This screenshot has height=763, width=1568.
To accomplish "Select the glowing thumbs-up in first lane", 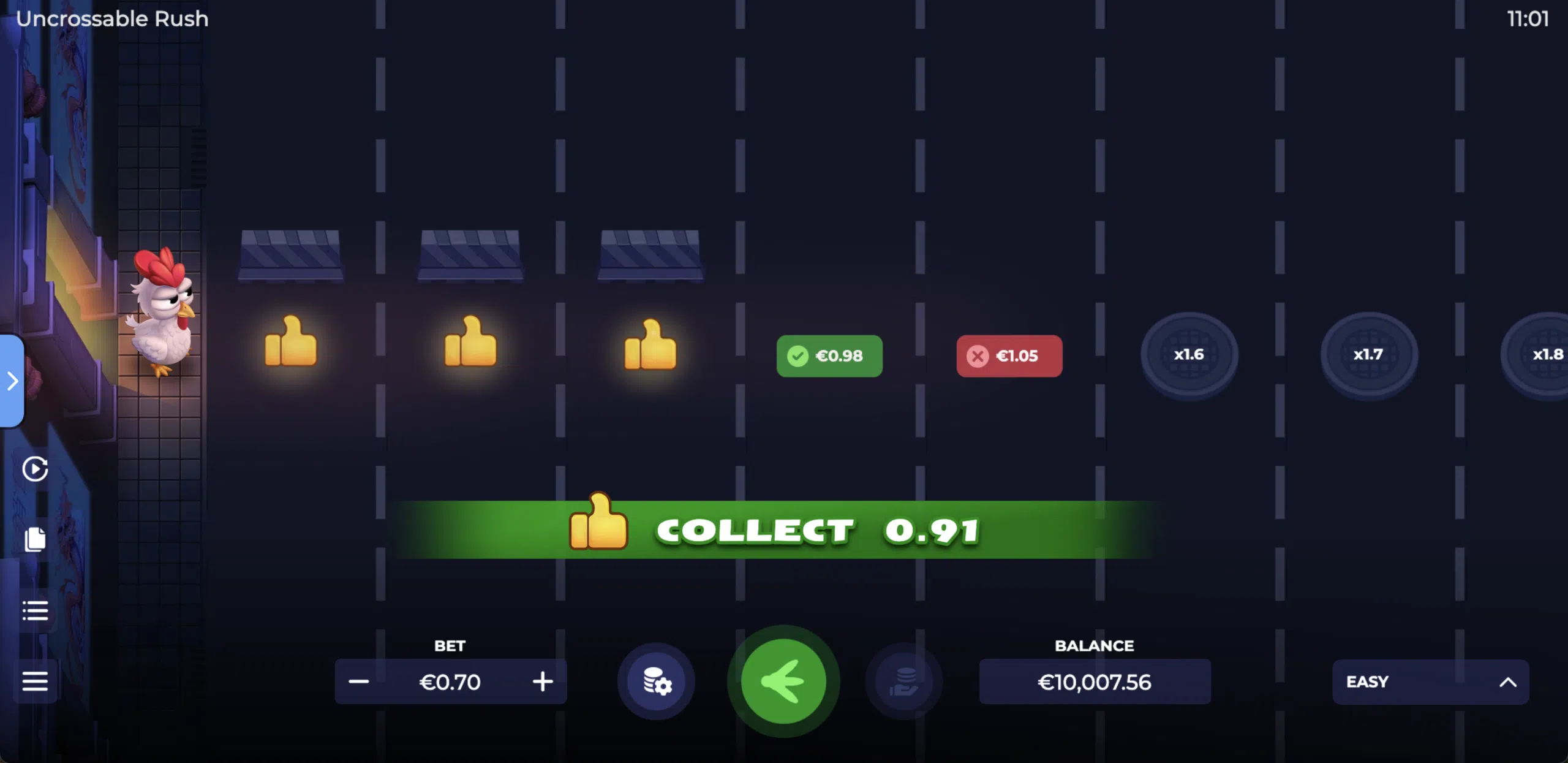I will coord(290,346).
